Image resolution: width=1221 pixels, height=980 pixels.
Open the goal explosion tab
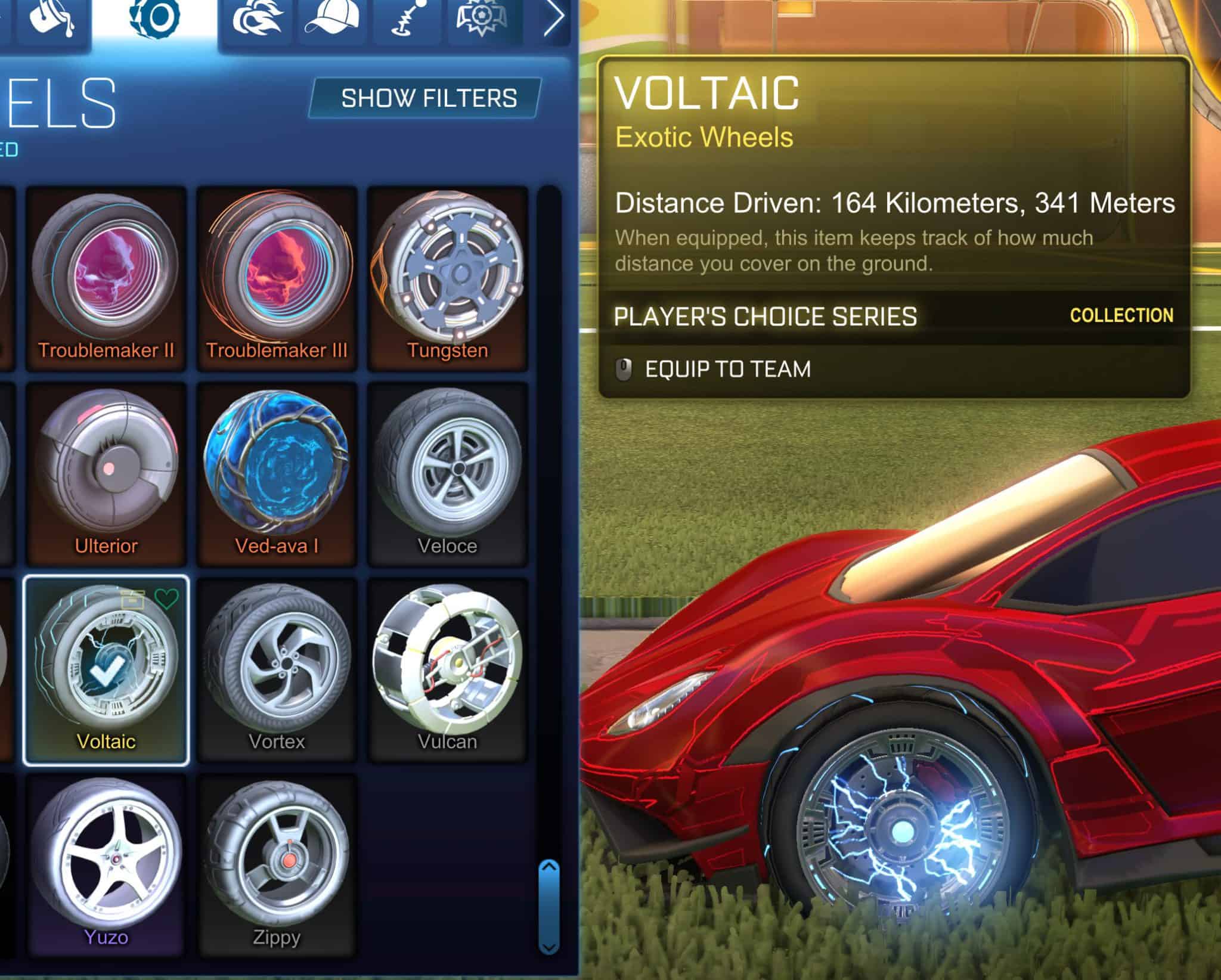(481, 21)
